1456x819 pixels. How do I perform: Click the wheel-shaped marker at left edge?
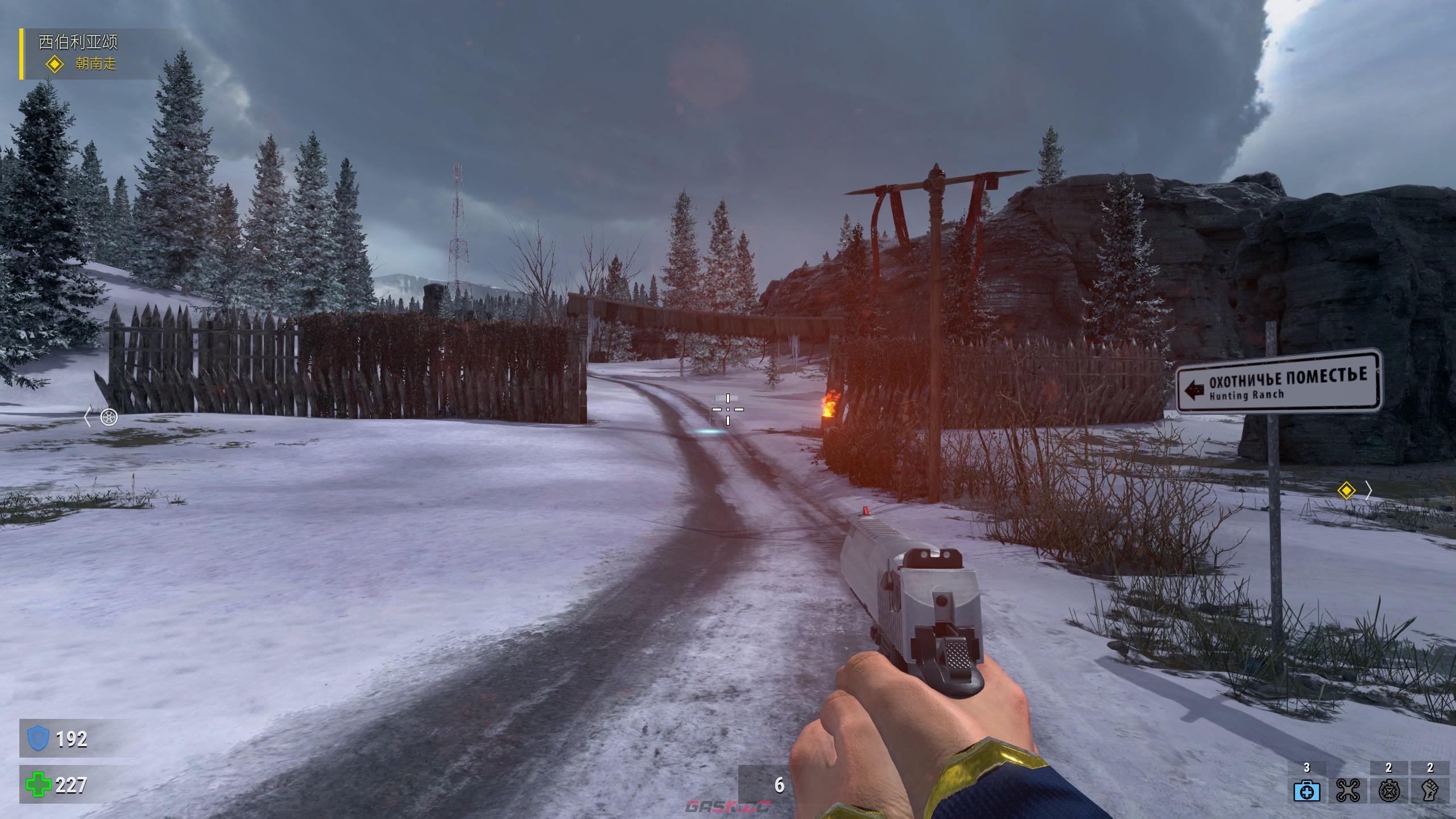[109, 417]
